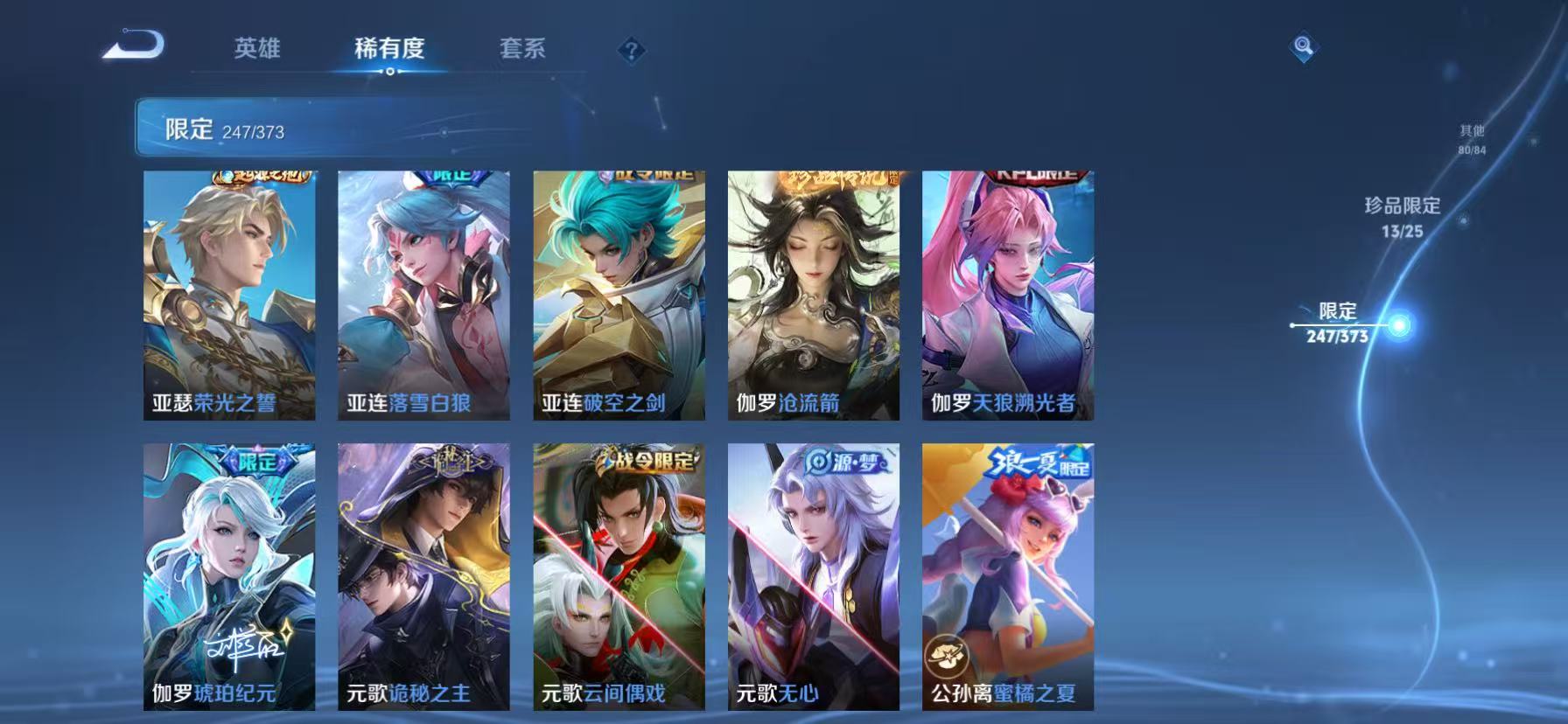The image size is (1568, 724).
Task: Open help via the question mark icon
Action: click(x=630, y=50)
